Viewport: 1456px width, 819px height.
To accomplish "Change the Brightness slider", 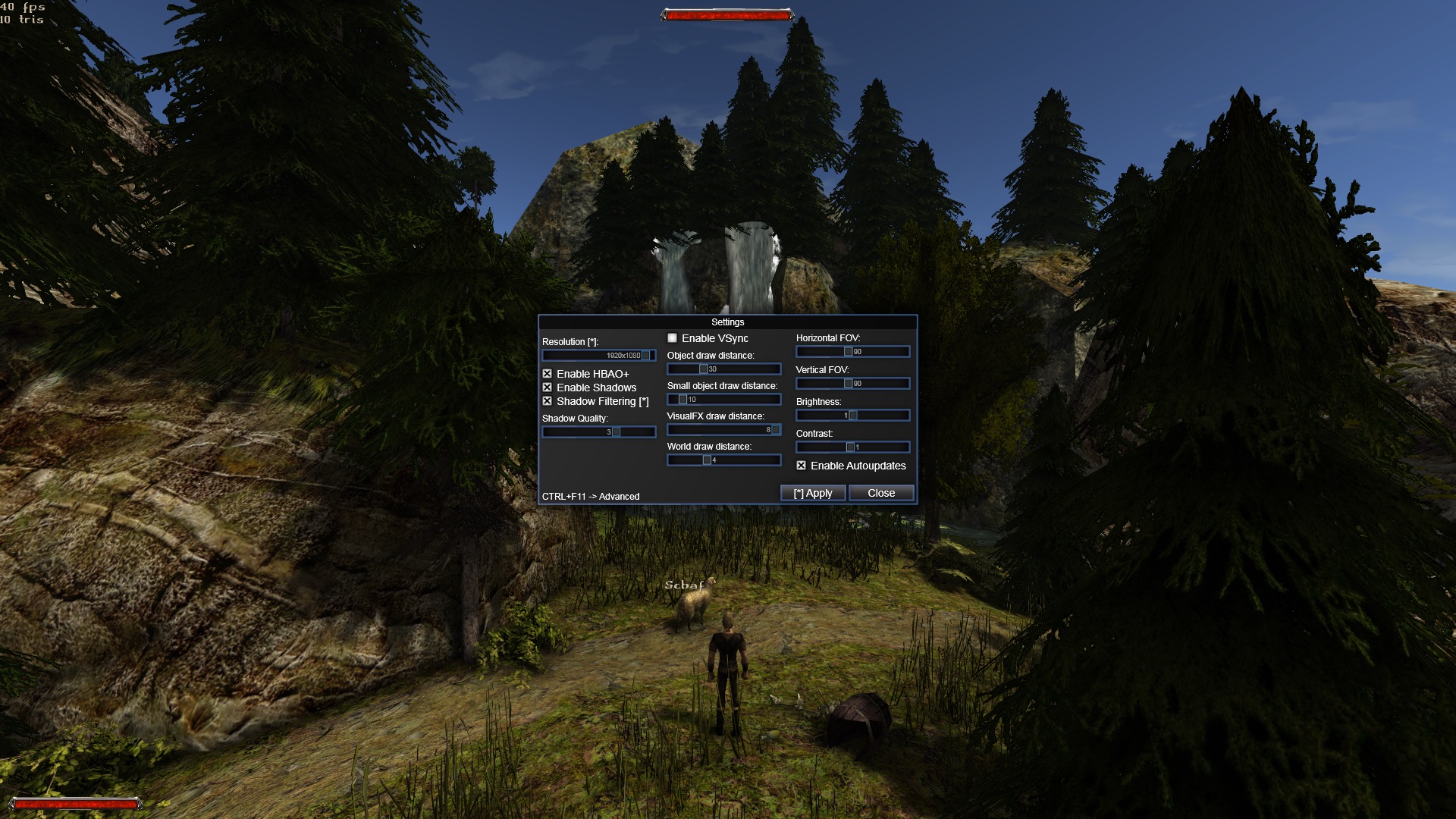I will [x=852, y=416].
